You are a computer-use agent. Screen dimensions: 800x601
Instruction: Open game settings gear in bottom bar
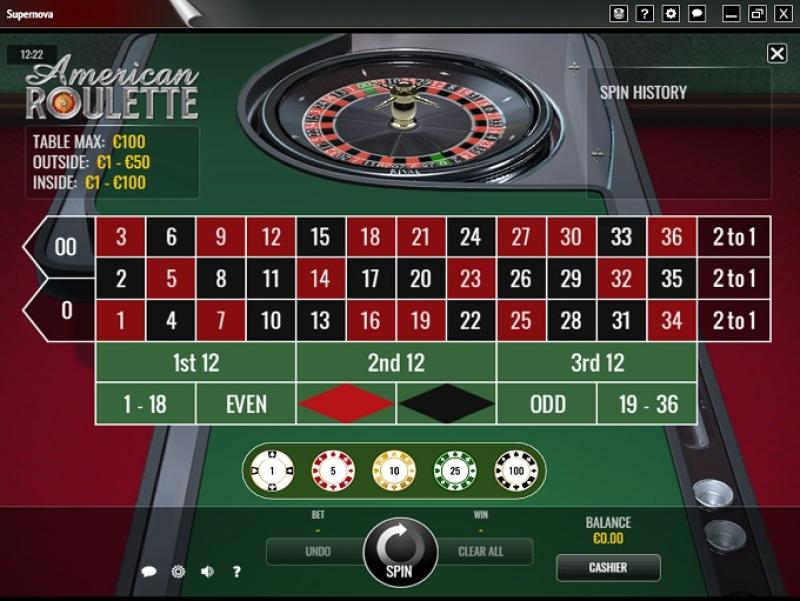(x=178, y=572)
